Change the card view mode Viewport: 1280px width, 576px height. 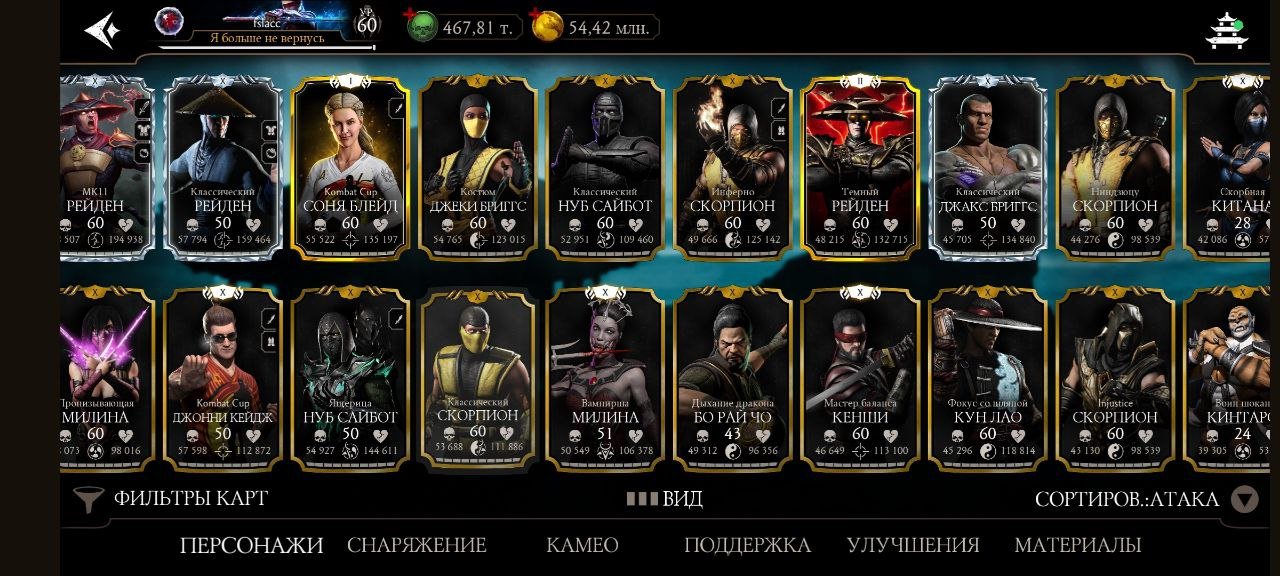pyautogui.click(x=665, y=498)
